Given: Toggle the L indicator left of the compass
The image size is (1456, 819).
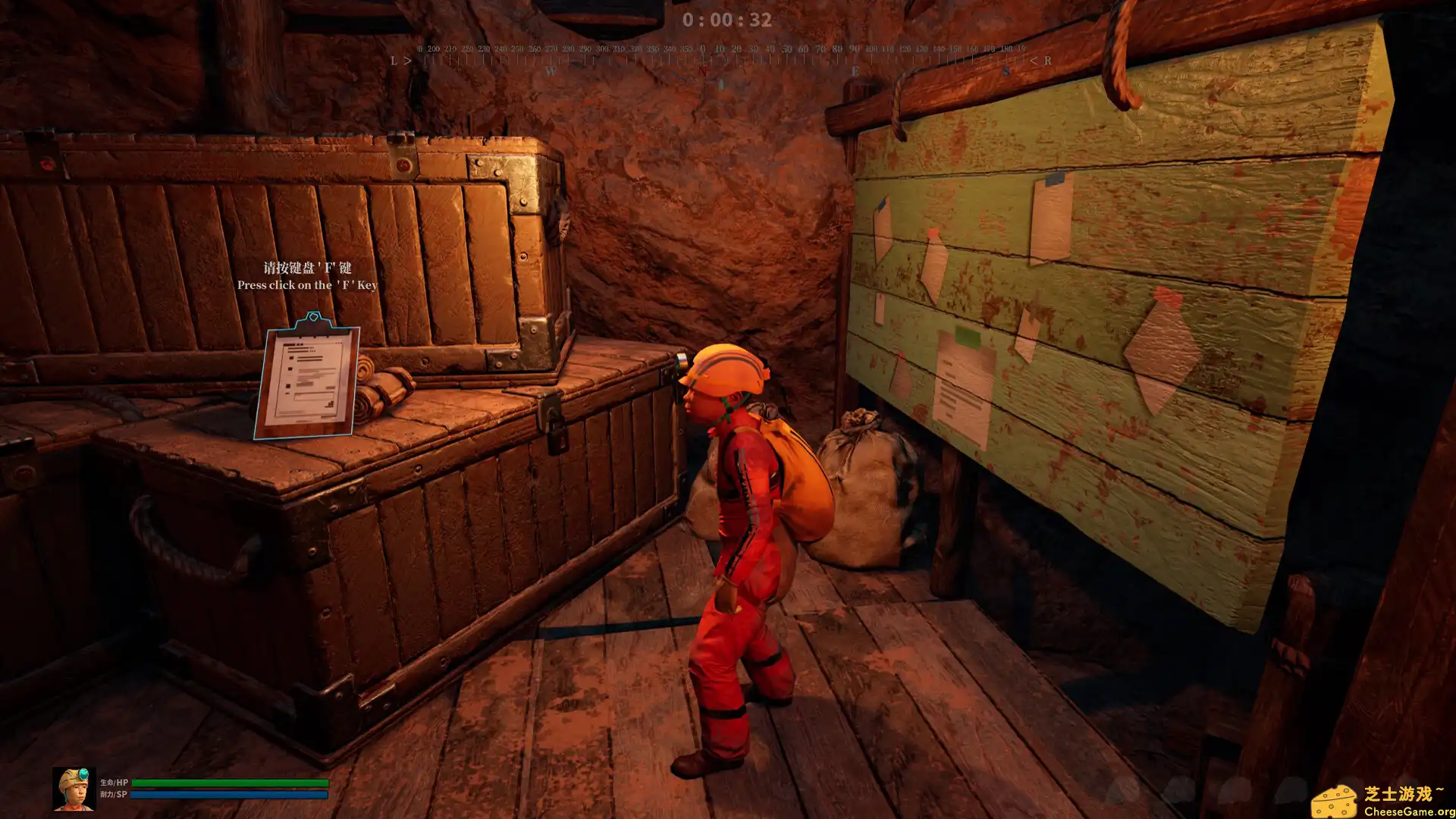Looking at the screenshot, I should click(x=394, y=60).
